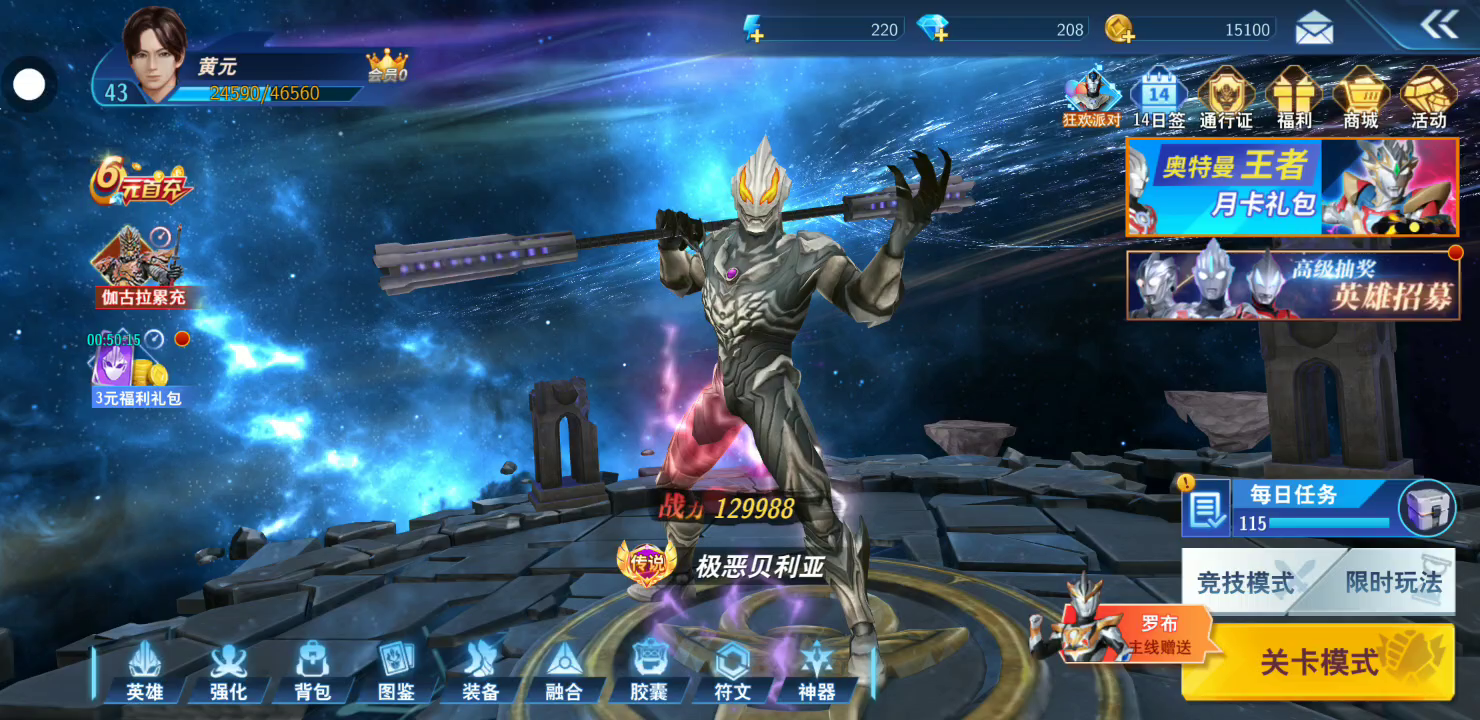Image resolution: width=1480 pixels, height=720 pixels.
Task: Open the 强化 enhancement menu
Action: (x=229, y=670)
